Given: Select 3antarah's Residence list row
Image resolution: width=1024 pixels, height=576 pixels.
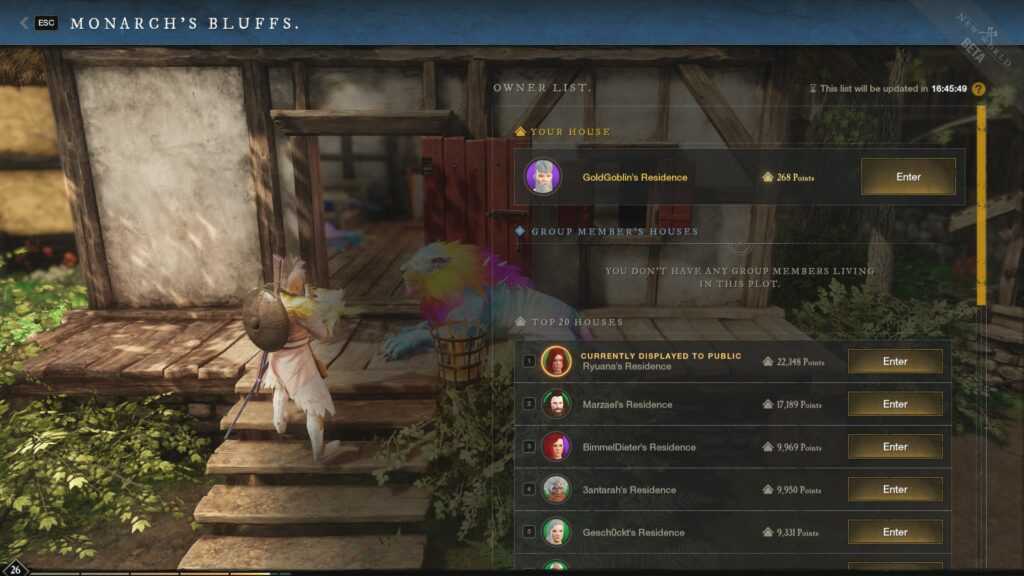Looking at the screenshot, I should (x=680, y=490).
